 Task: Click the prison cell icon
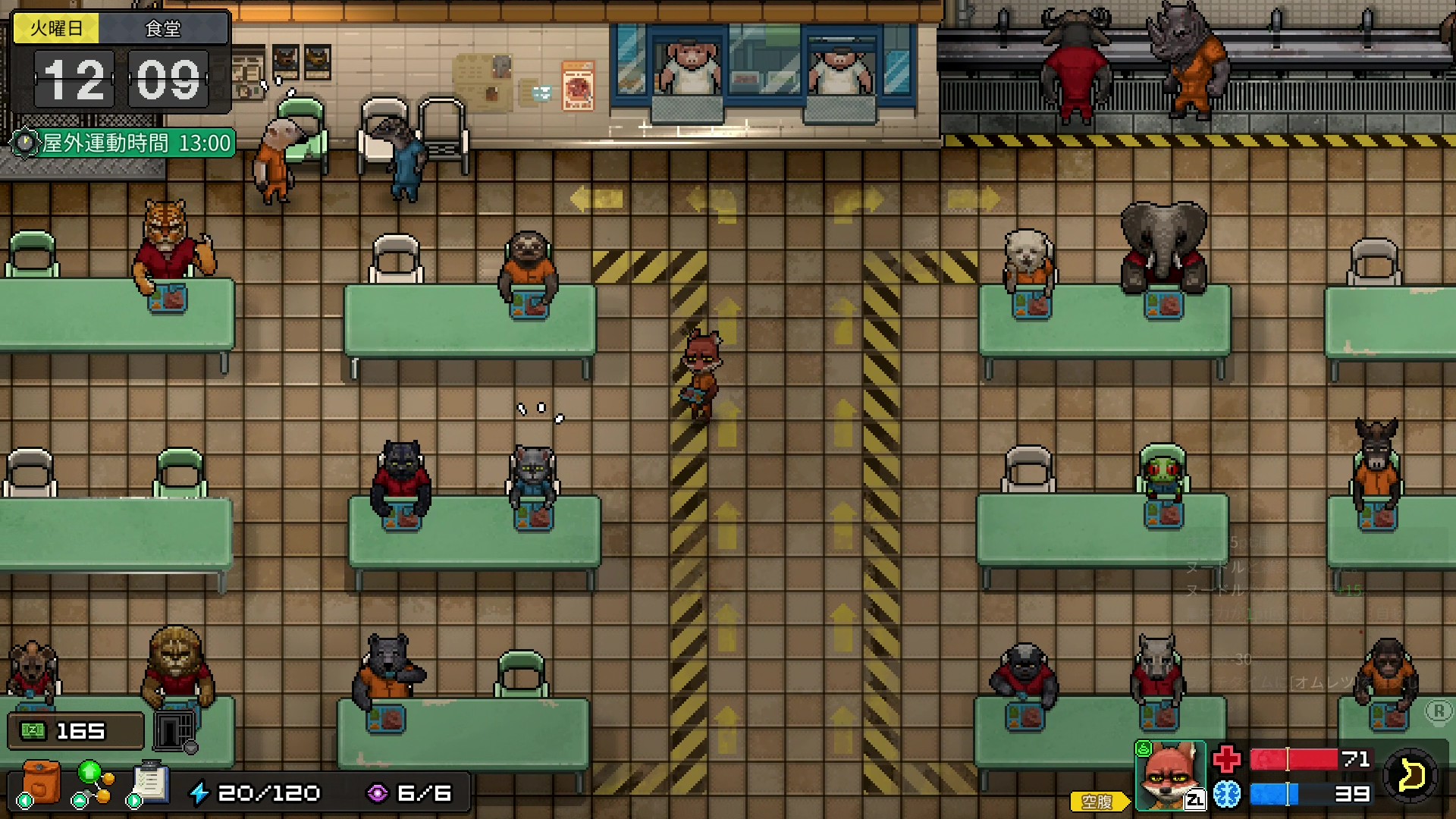click(x=174, y=730)
